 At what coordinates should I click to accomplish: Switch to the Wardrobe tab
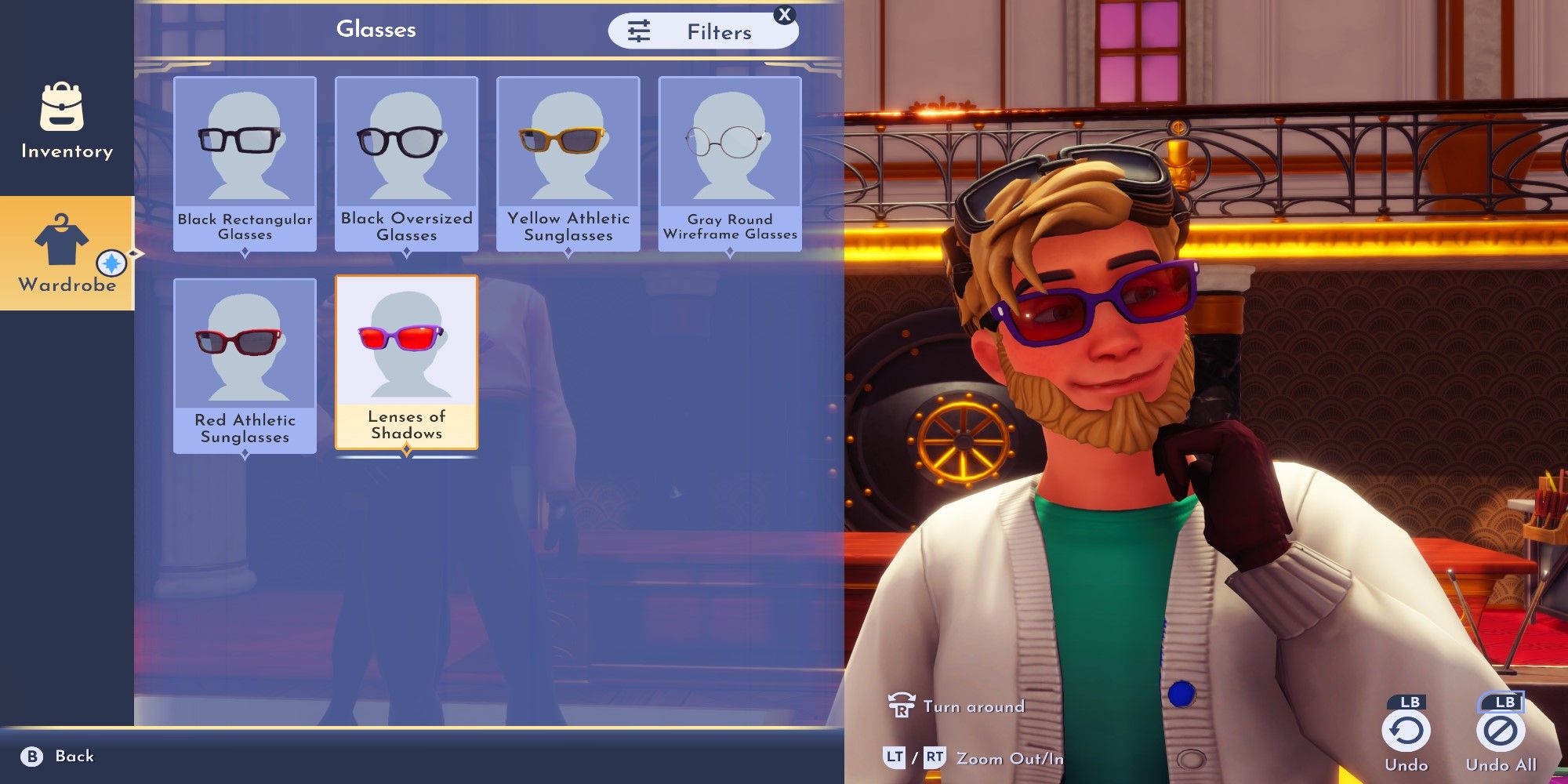[67, 253]
